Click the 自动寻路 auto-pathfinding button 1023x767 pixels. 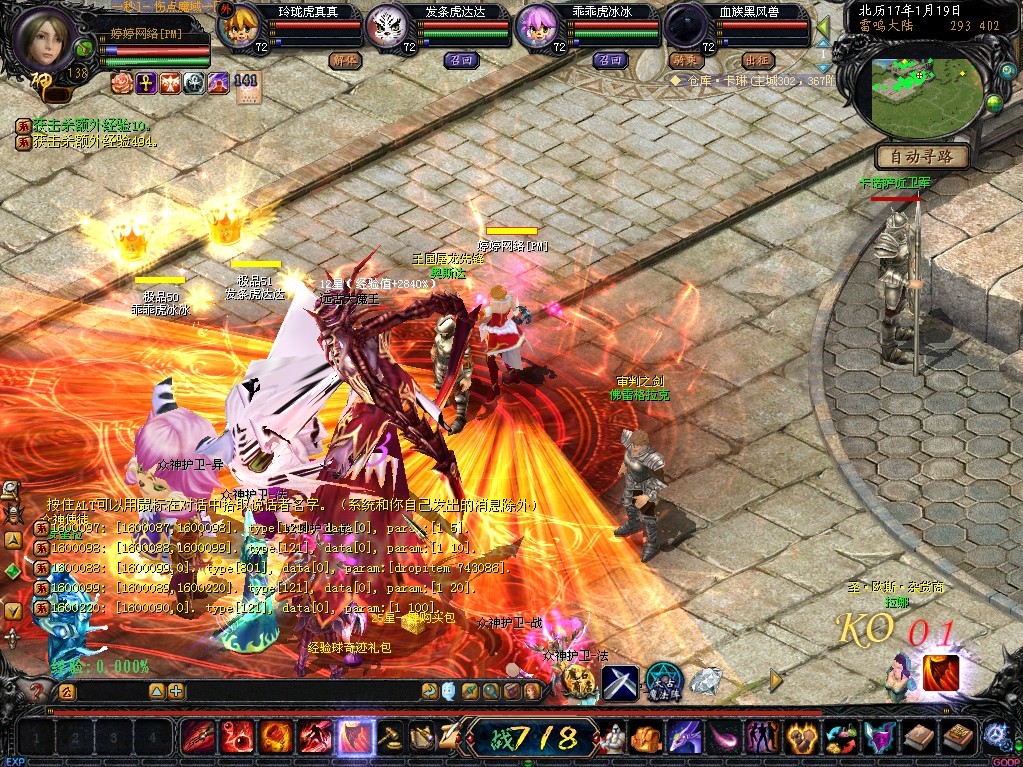(921, 157)
